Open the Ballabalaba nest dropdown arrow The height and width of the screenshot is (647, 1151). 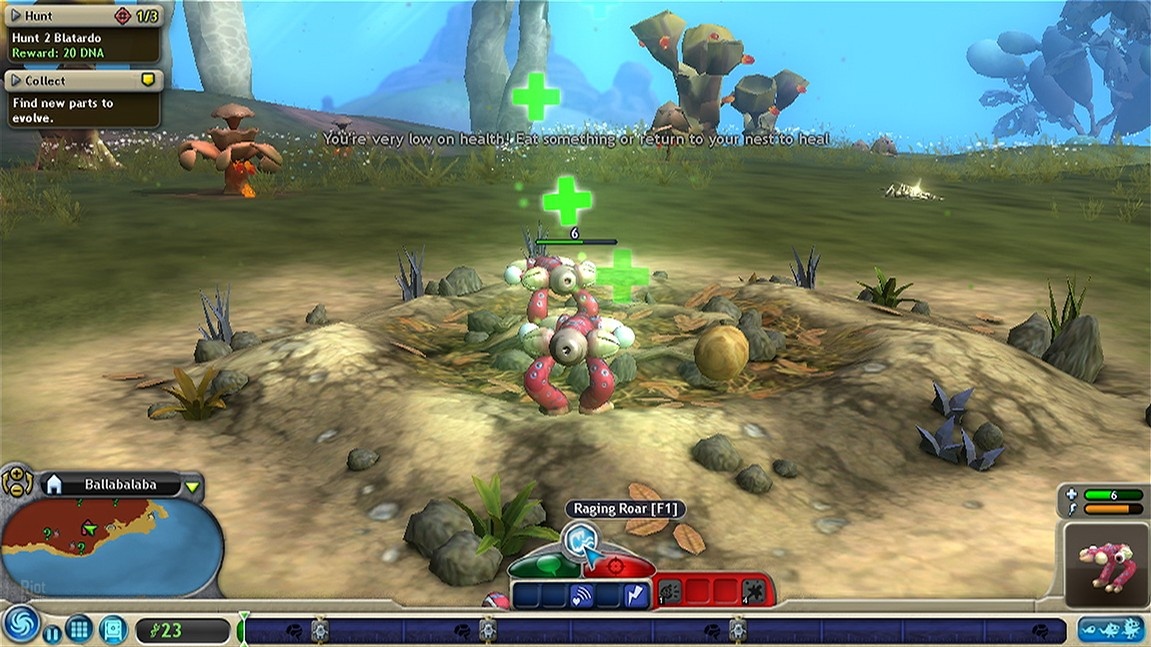192,487
